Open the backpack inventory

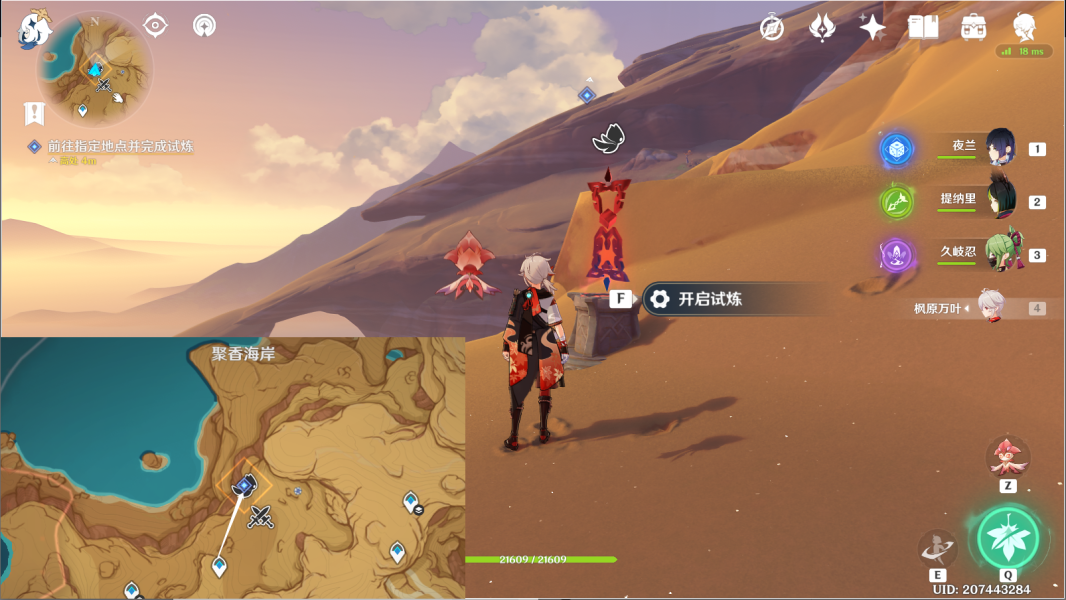tap(973, 28)
